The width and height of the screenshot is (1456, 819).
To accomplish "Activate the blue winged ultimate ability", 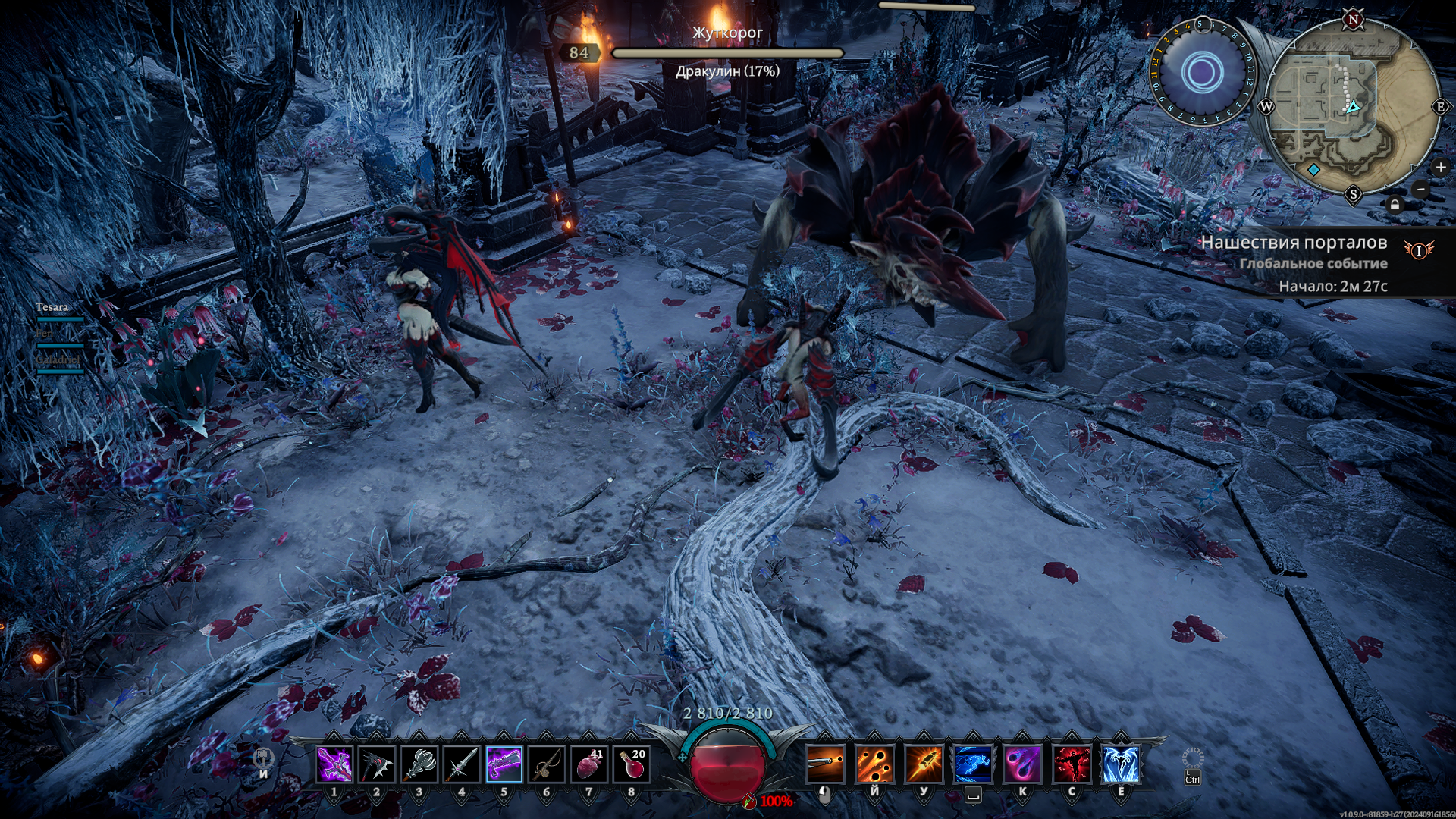I will (x=1121, y=764).
